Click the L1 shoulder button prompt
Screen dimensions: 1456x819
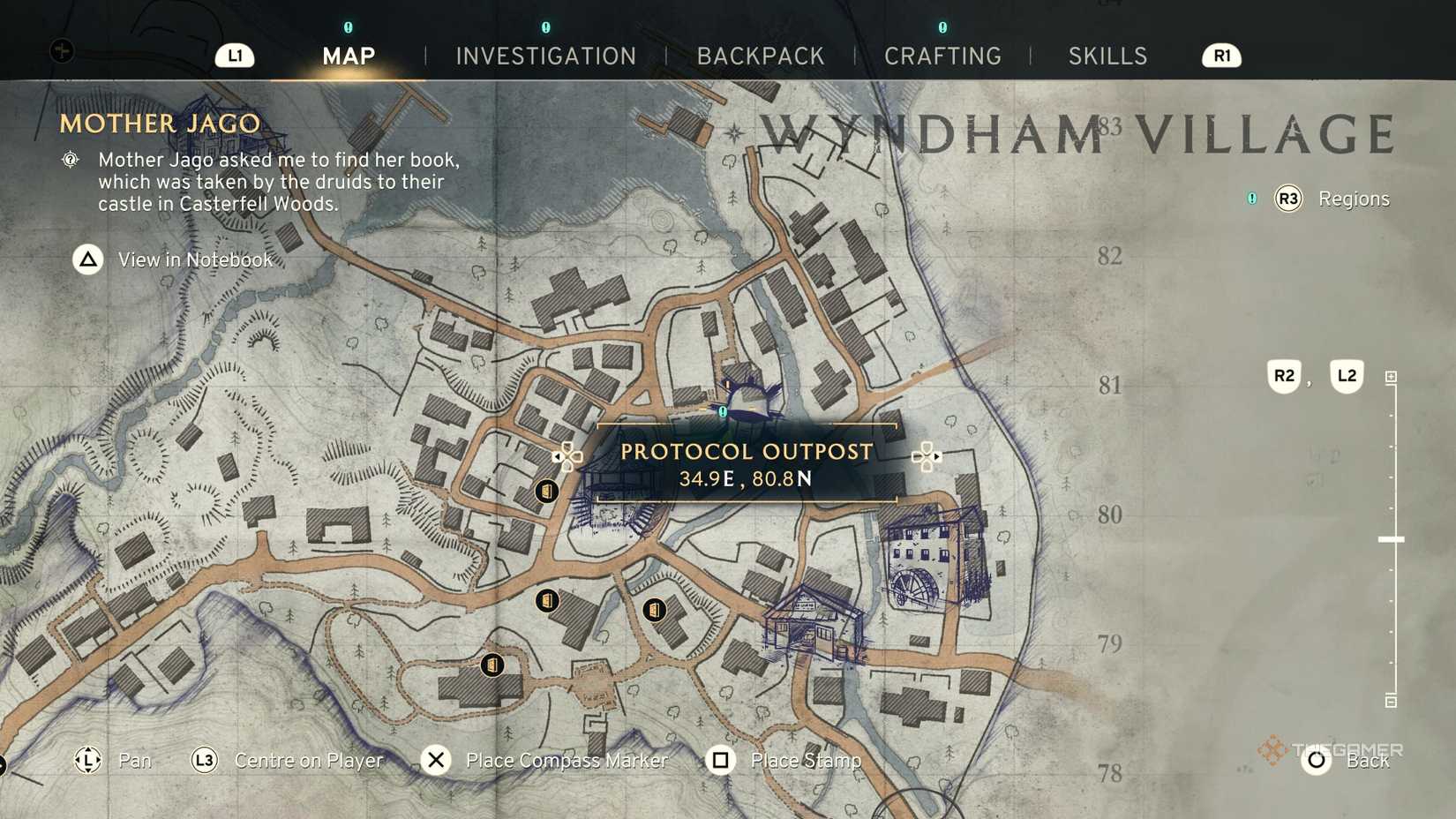tap(235, 56)
